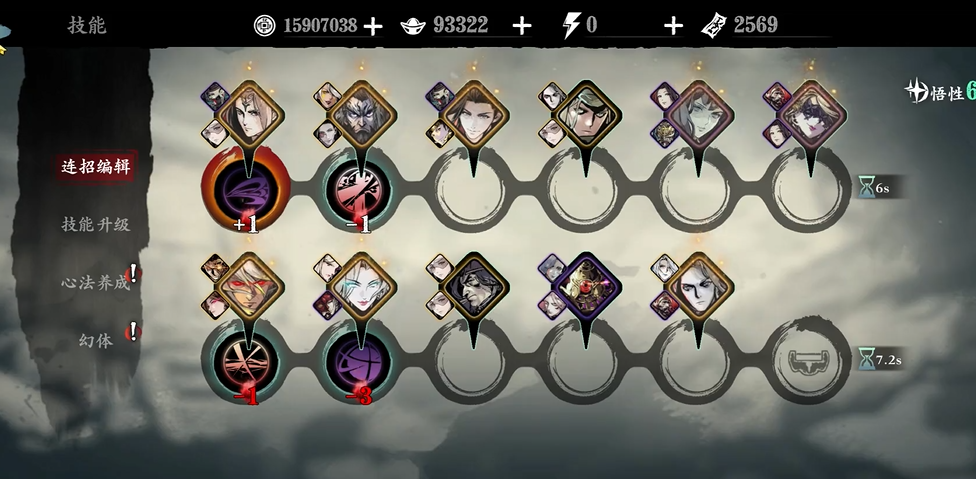Select the 心法养成 tab

[96, 282]
